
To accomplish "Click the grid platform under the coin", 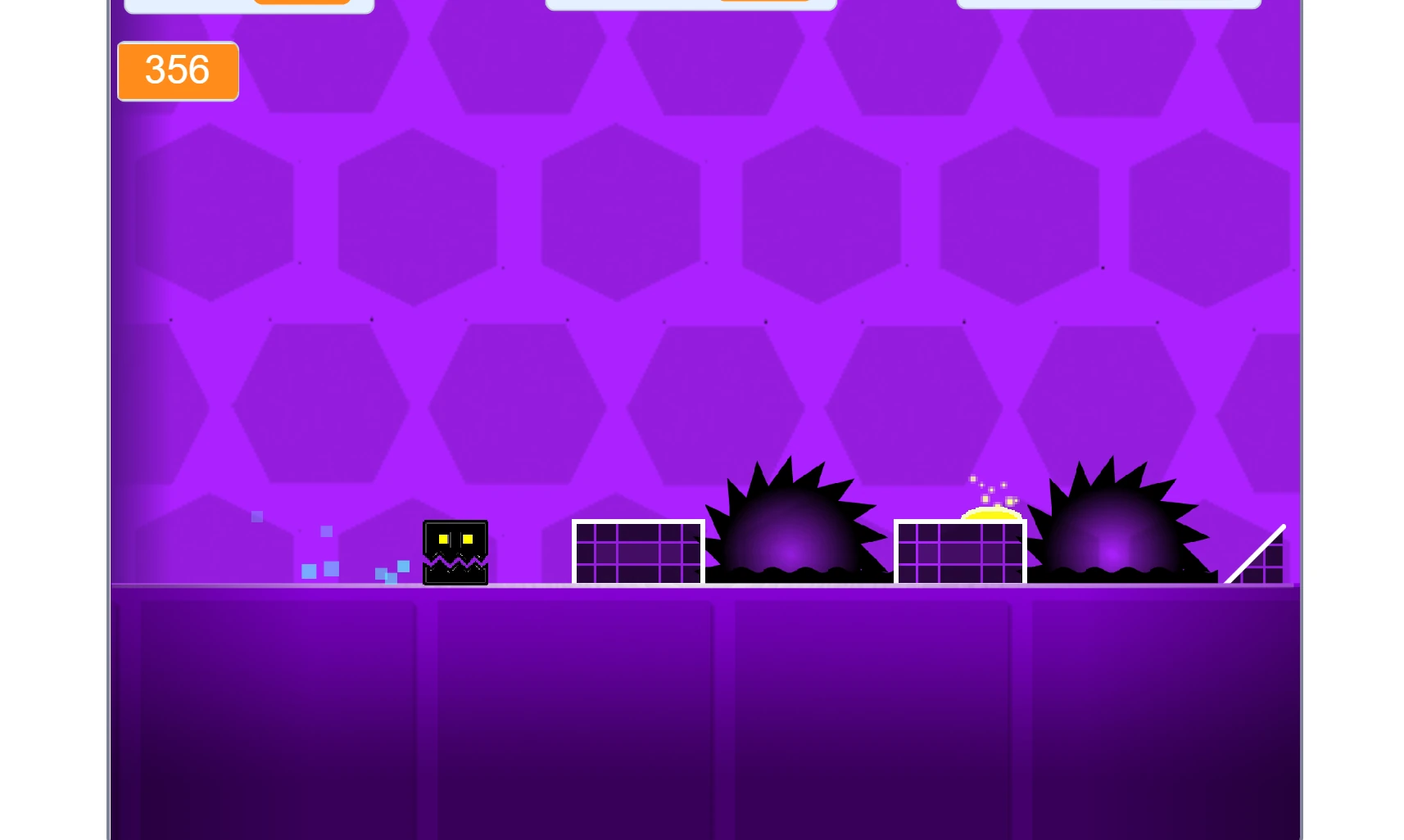I will point(958,553).
